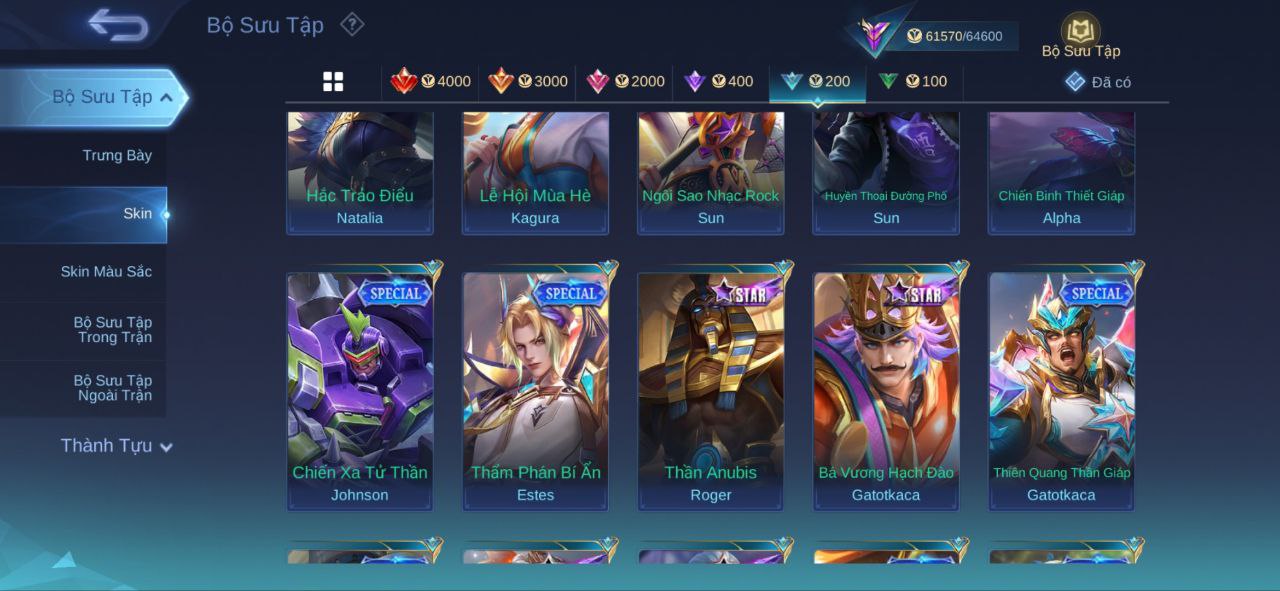Switch to the 2000 points tier tab
The height and width of the screenshot is (591, 1280).
(625, 82)
